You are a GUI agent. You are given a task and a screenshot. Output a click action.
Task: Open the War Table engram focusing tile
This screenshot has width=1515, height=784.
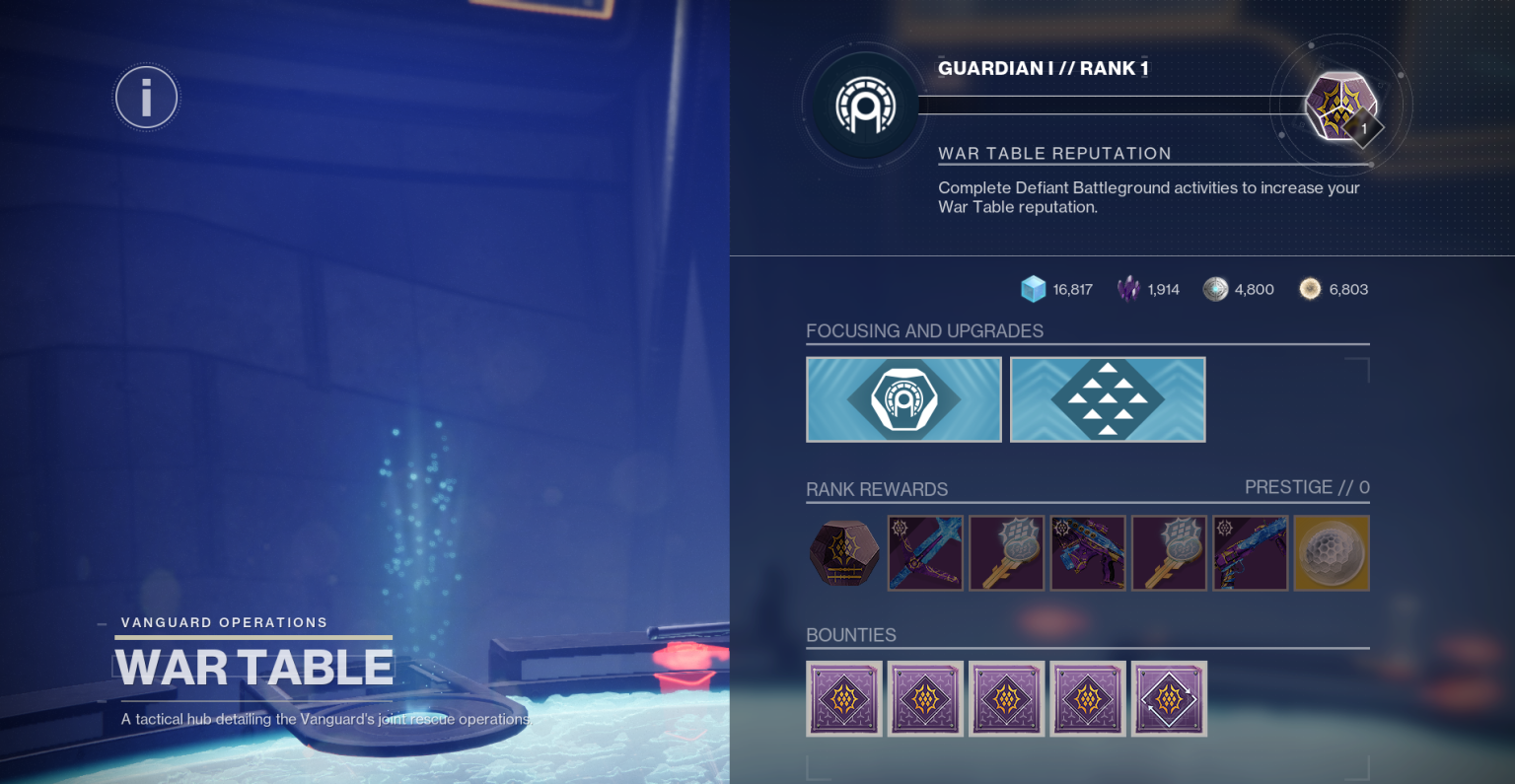tap(903, 398)
